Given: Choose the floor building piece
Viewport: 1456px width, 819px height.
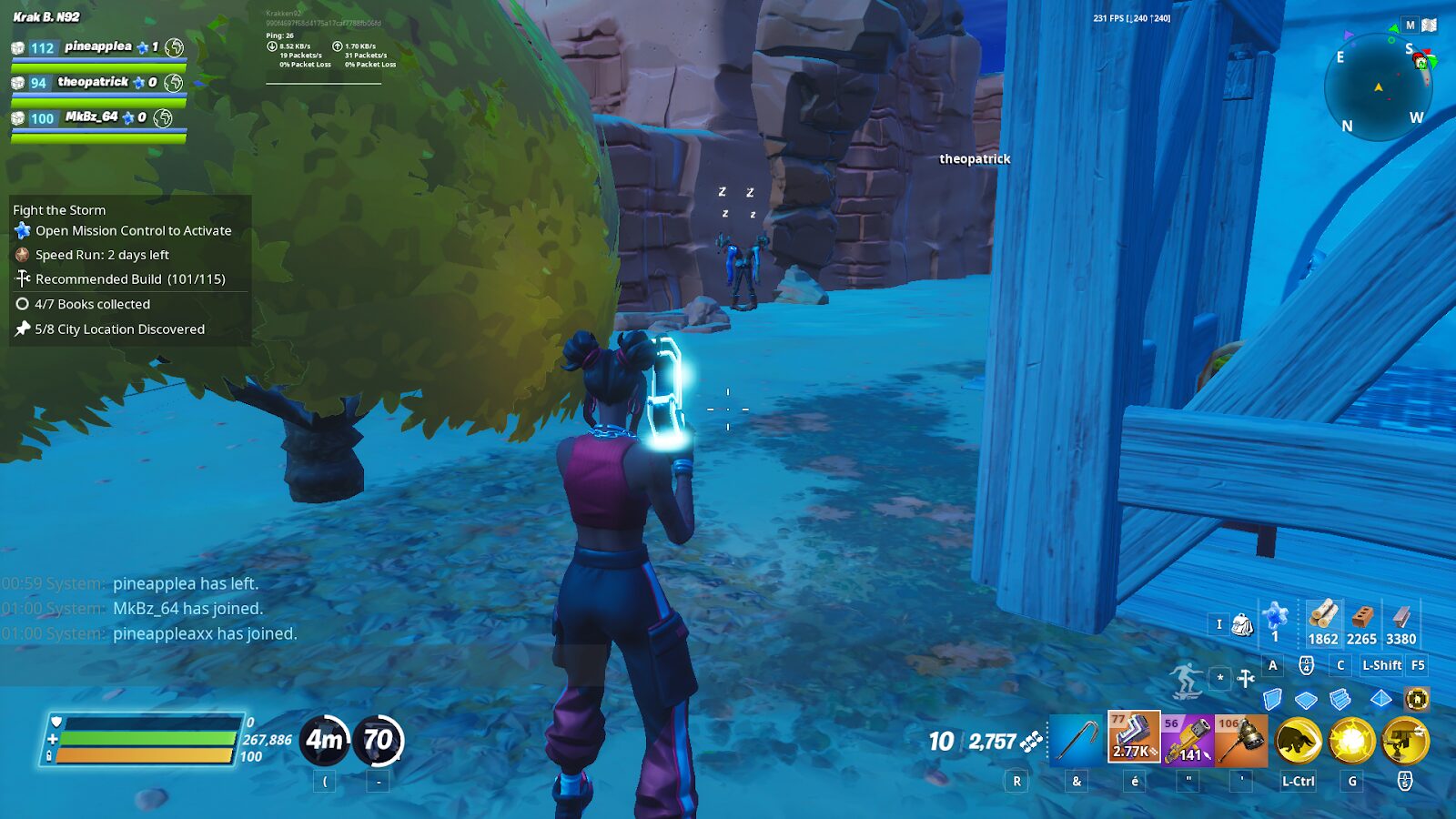Looking at the screenshot, I should click(1306, 700).
